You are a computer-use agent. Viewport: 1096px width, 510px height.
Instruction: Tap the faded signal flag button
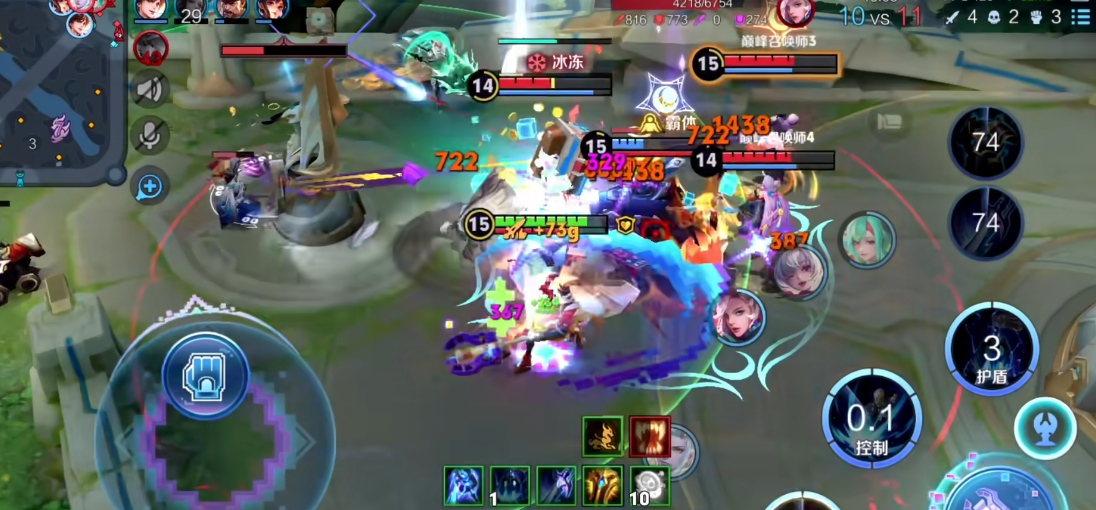[x=890, y=122]
